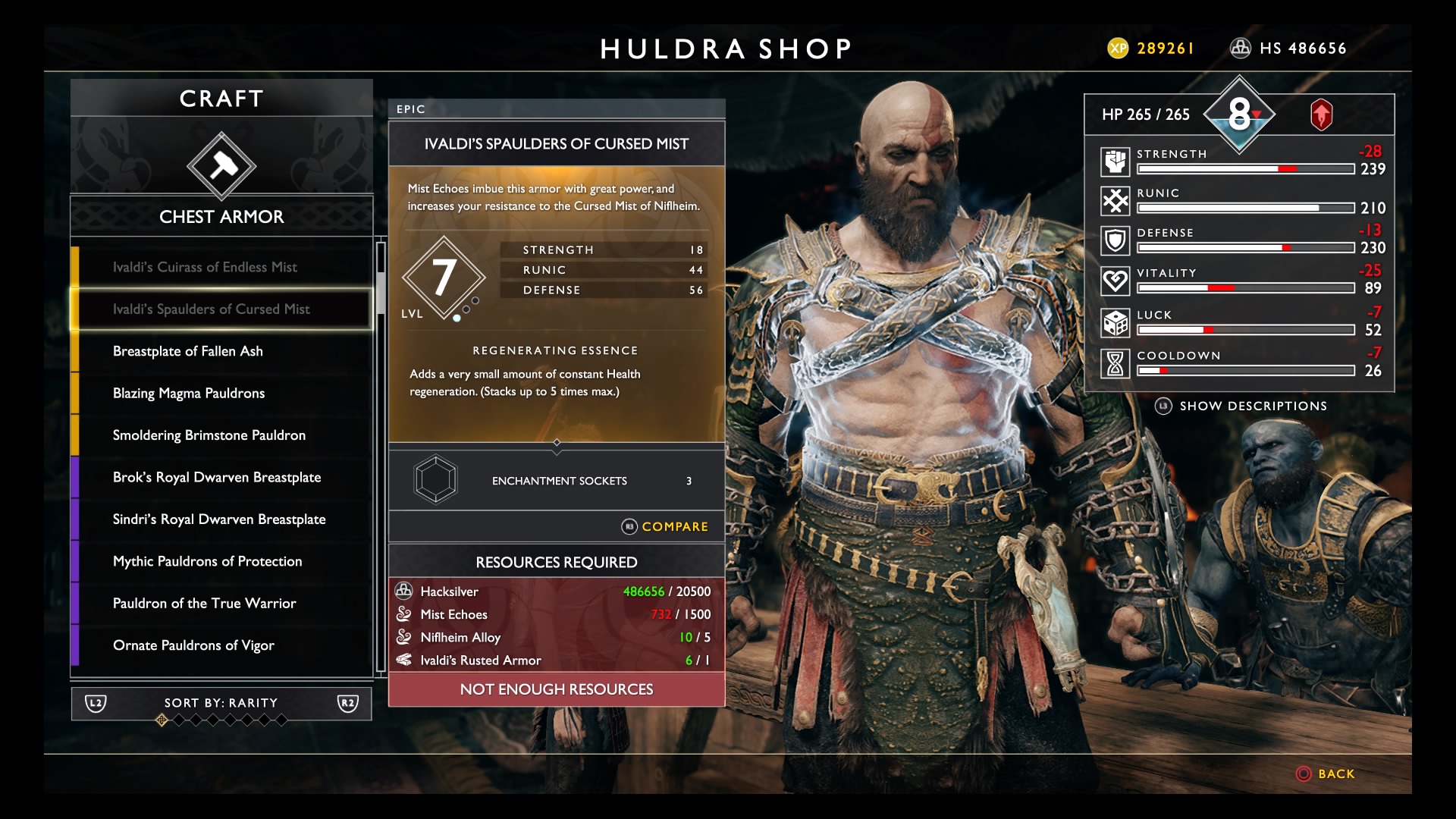Select Sindri's Royal Dwarven Breastplate
Image resolution: width=1456 pixels, height=819 pixels.
tap(219, 519)
